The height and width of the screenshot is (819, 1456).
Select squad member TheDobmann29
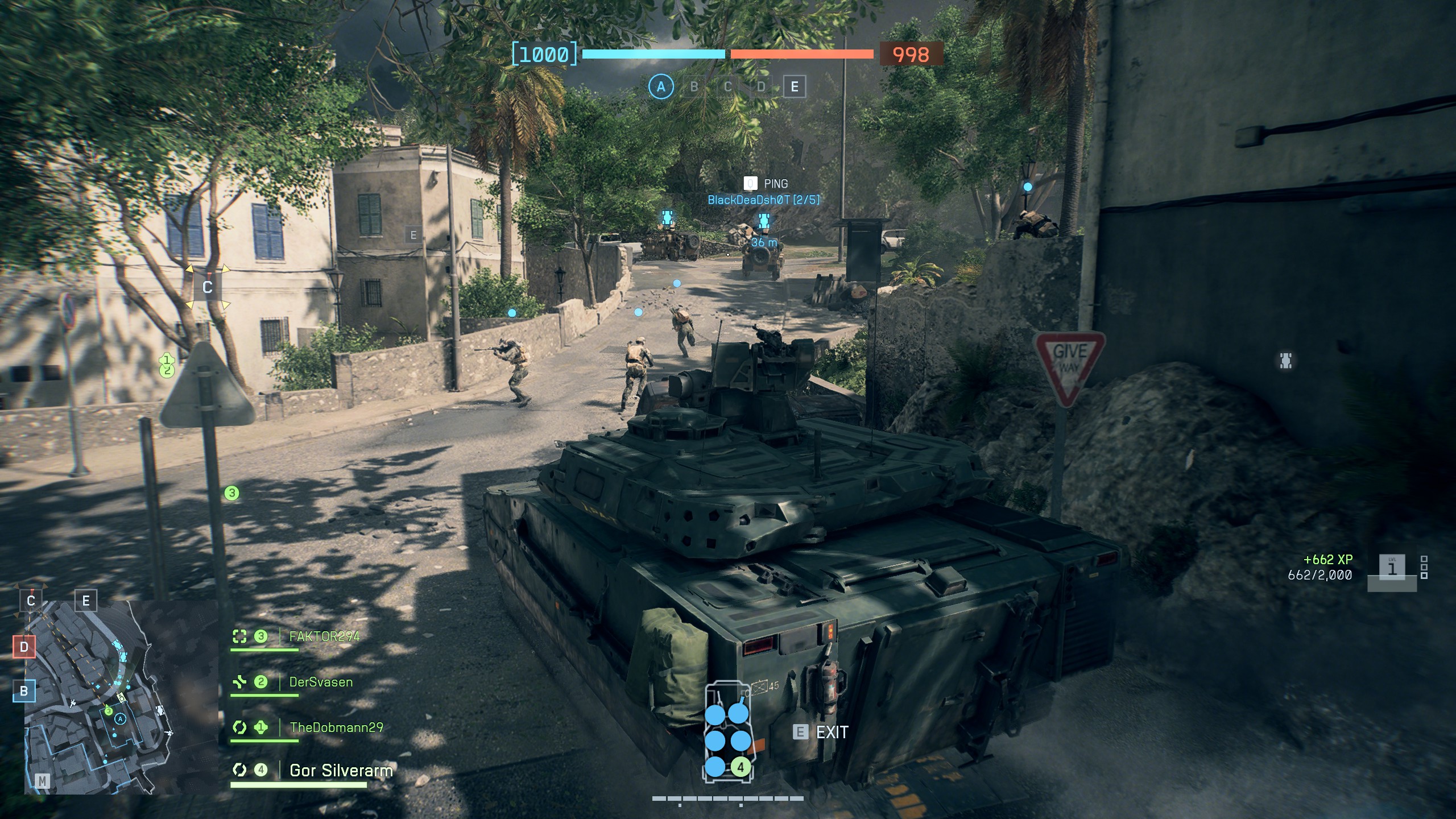pyautogui.click(x=336, y=727)
